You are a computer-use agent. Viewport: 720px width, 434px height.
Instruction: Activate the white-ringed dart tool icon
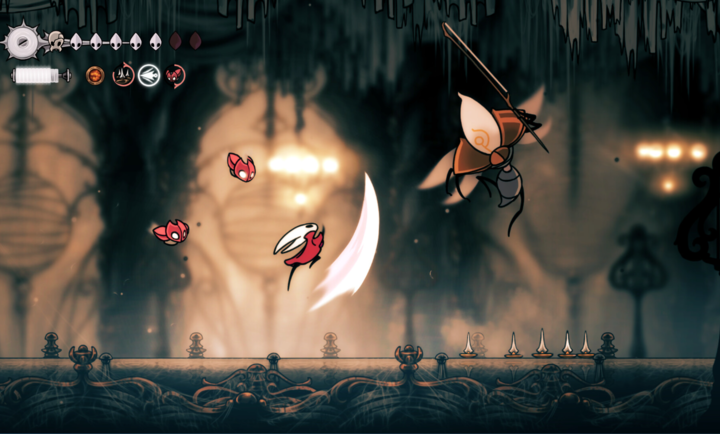[149, 74]
